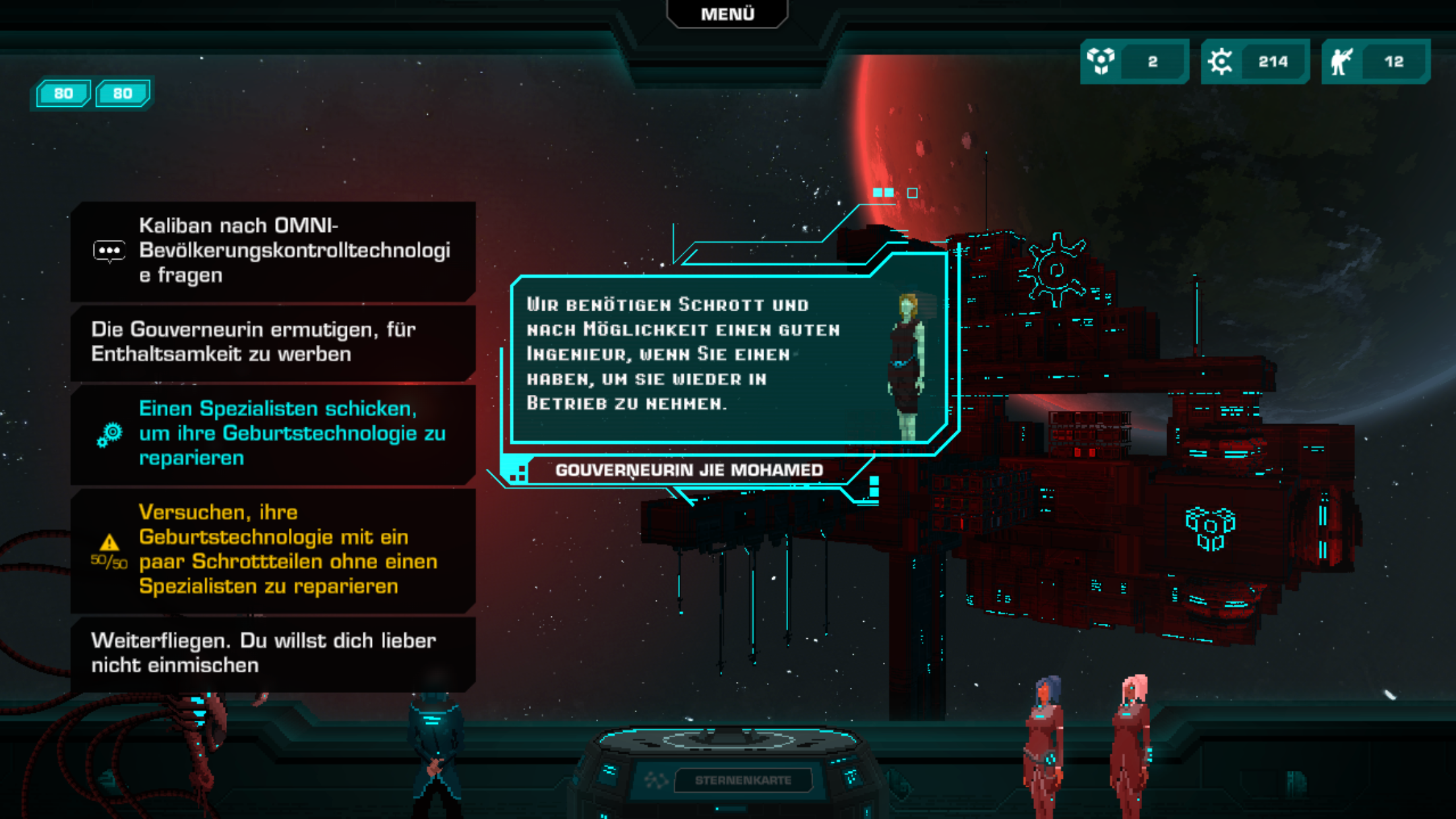Open the Sternenkarte star map button
1456x819 pixels.
[x=743, y=780]
